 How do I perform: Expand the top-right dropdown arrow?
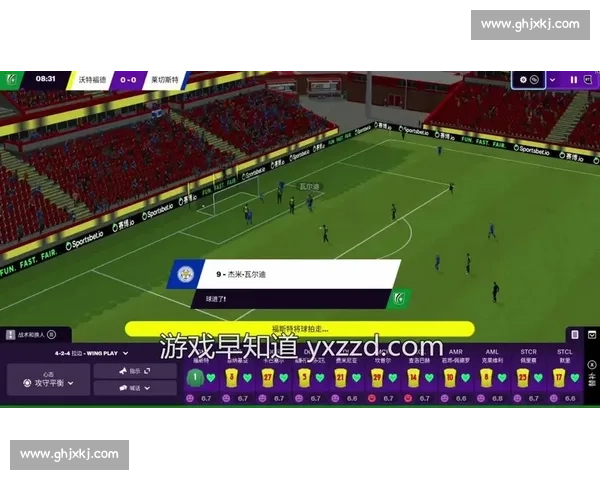click(551, 79)
